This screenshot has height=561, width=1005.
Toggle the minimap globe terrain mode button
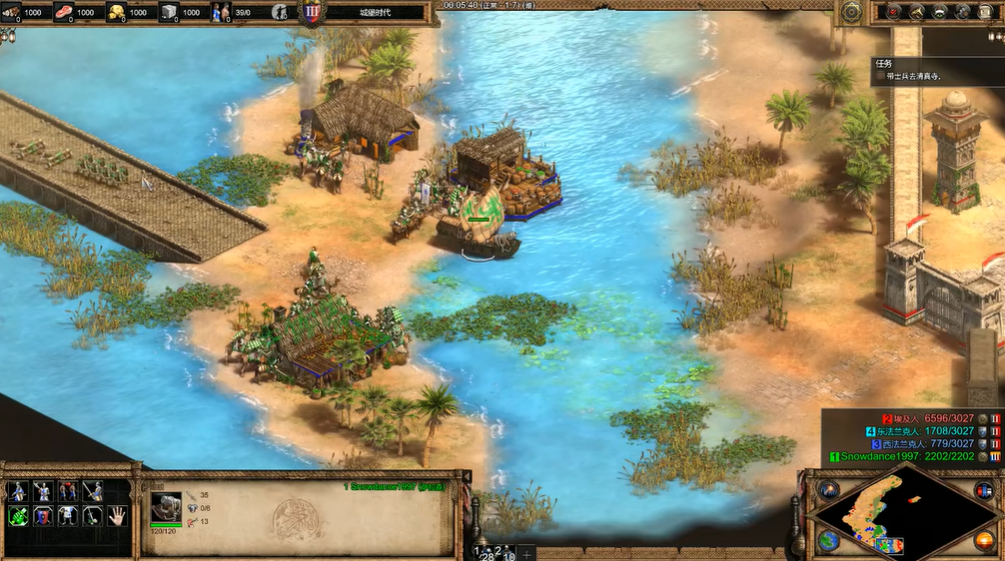click(829, 540)
